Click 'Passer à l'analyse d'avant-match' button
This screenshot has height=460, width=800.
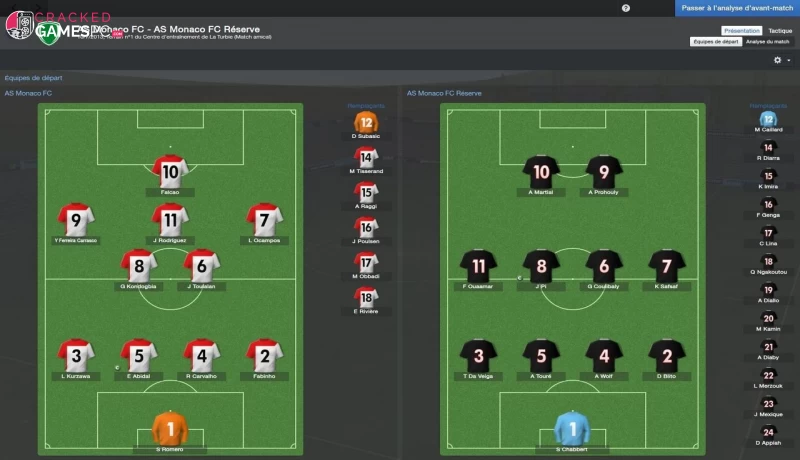tap(737, 8)
